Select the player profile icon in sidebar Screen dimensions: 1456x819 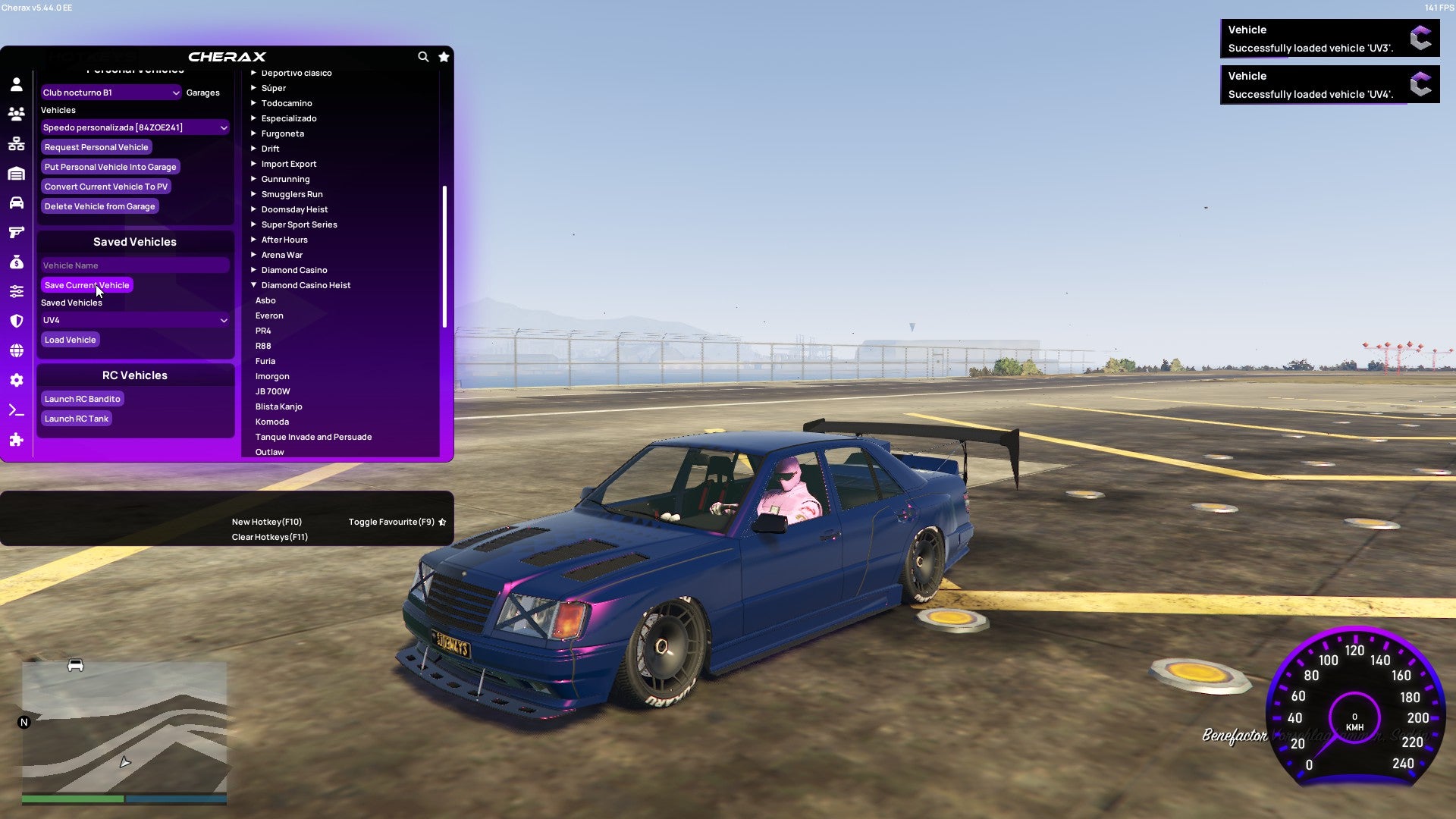point(17,84)
